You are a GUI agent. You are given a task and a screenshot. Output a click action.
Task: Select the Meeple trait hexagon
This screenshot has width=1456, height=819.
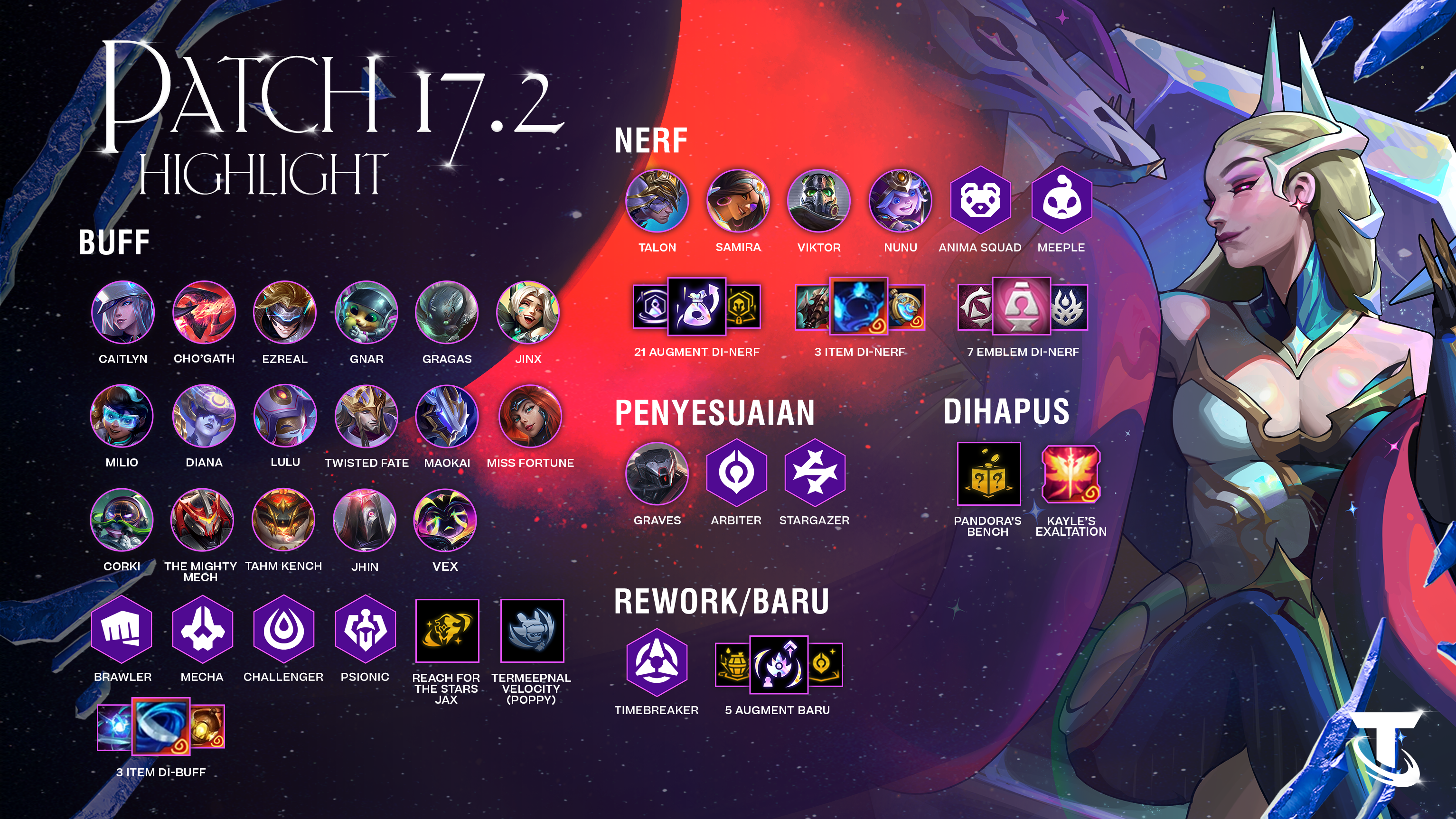tap(1061, 200)
